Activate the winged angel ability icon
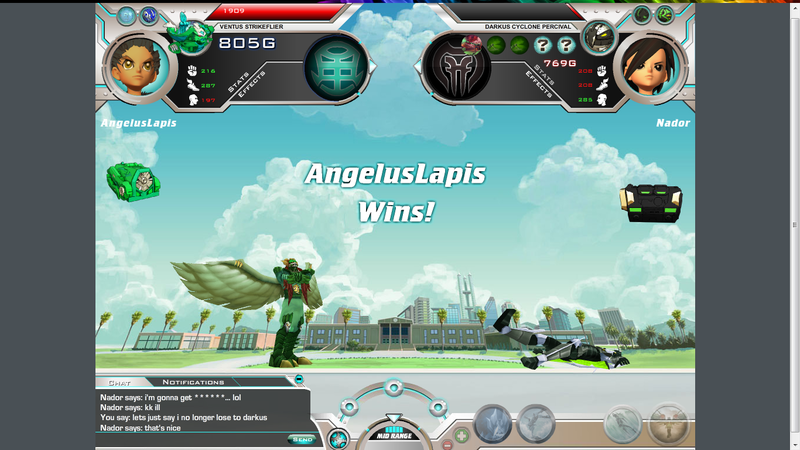 point(667,424)
